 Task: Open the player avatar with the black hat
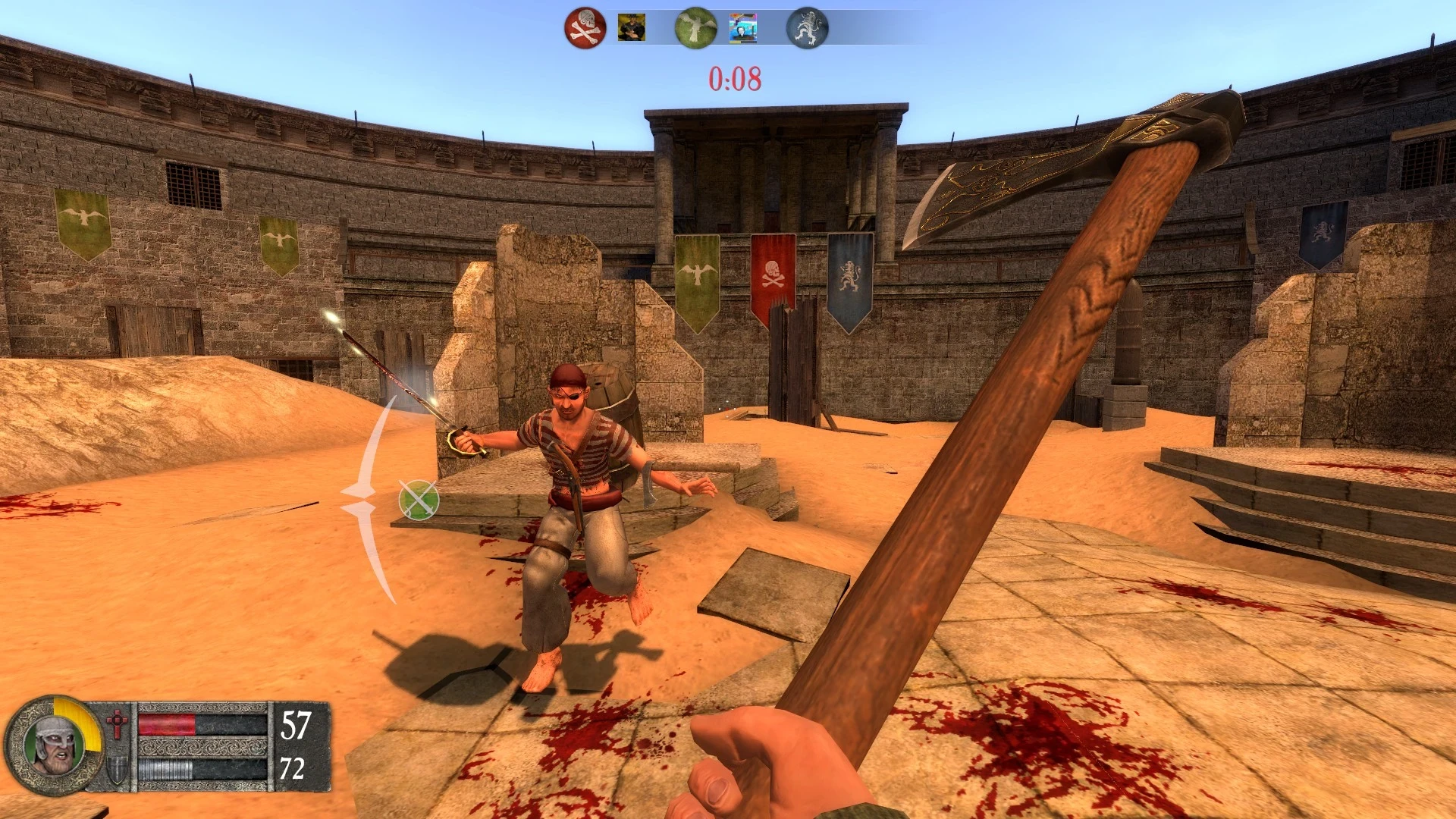[x=631, y=28]
